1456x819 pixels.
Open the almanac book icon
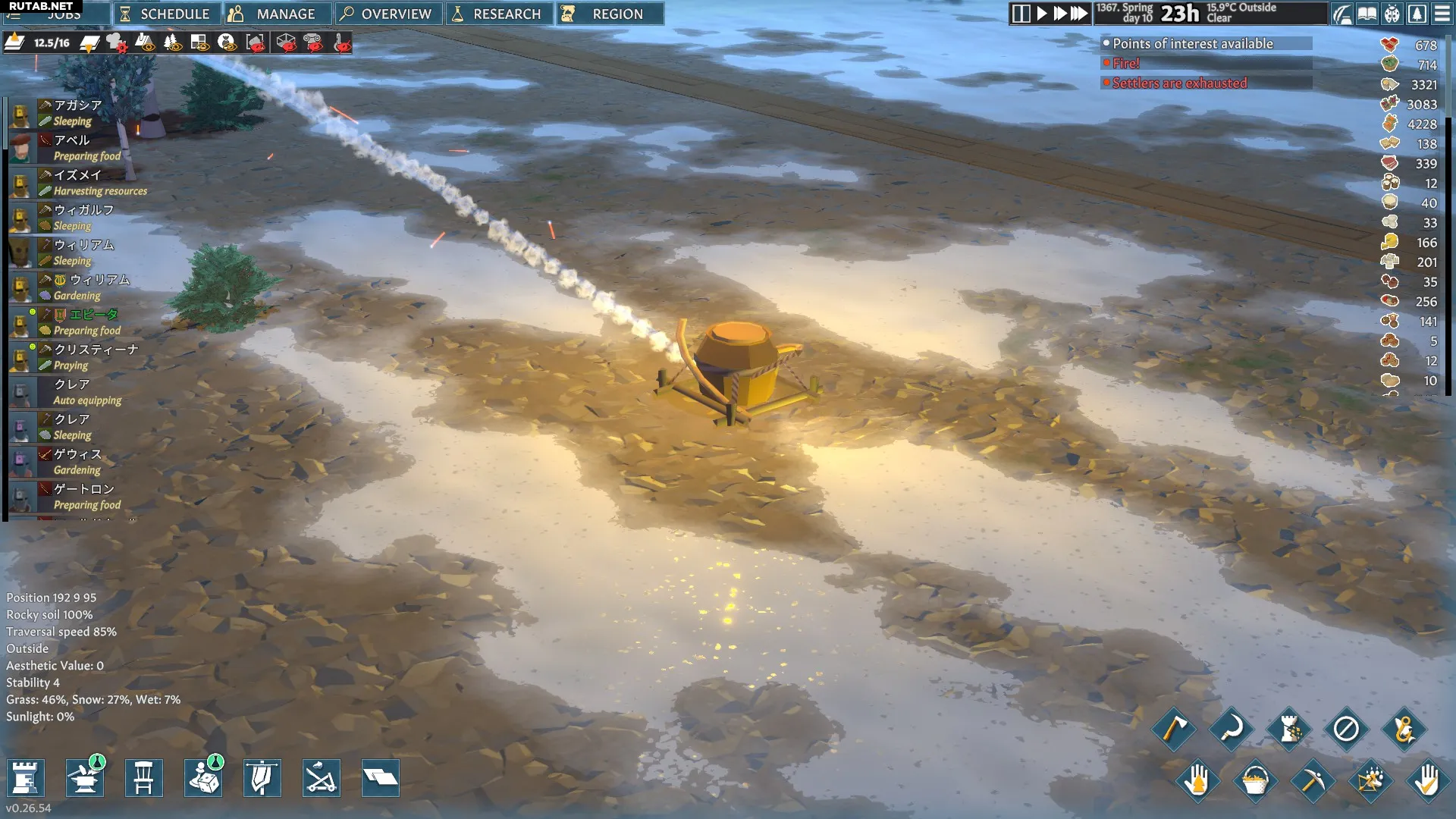tap(1367, 14)
